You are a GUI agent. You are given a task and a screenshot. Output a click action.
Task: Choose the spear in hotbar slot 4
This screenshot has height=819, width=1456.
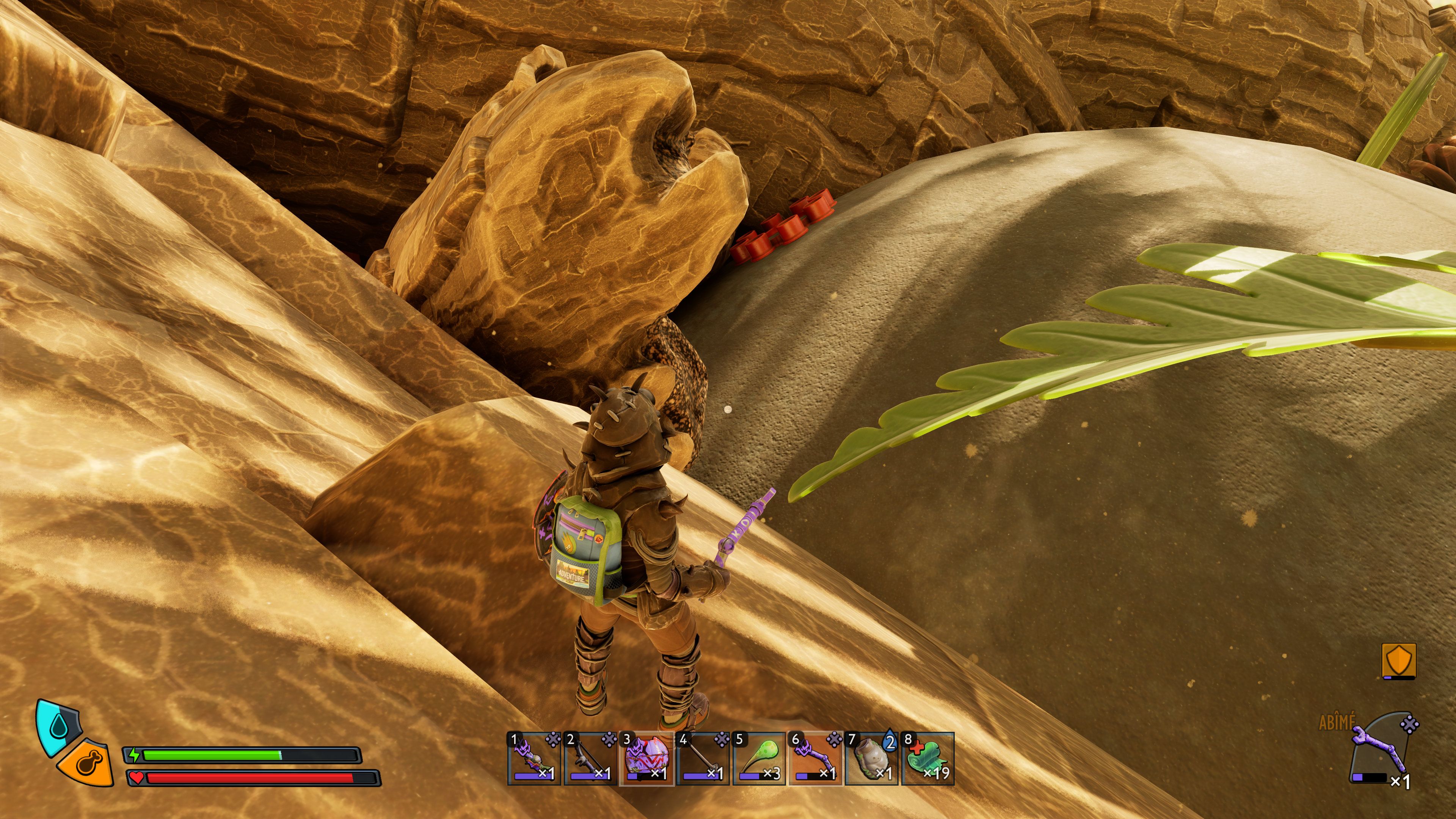point(703,758)
